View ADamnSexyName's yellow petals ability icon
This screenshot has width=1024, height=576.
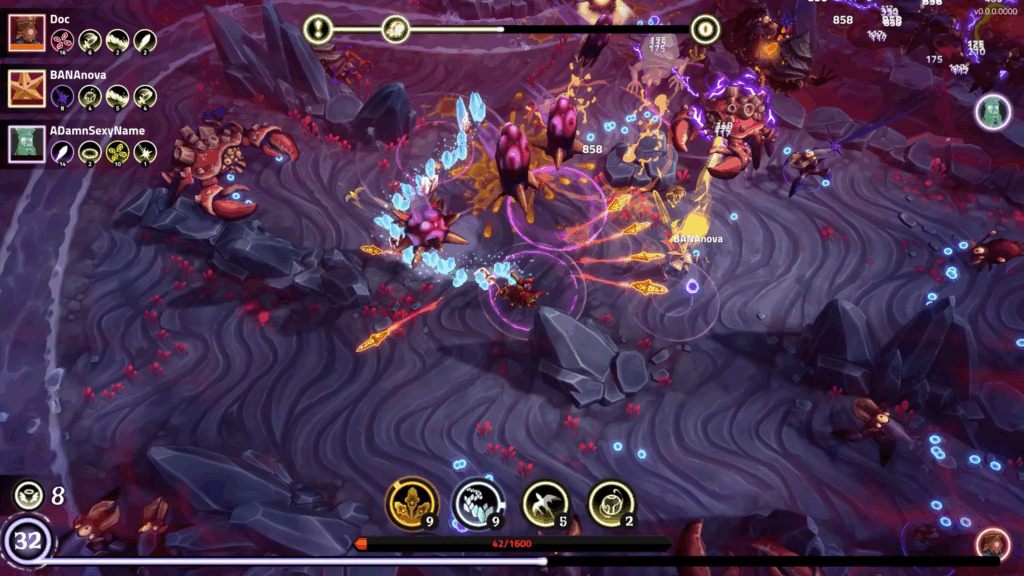pos(118,152)
